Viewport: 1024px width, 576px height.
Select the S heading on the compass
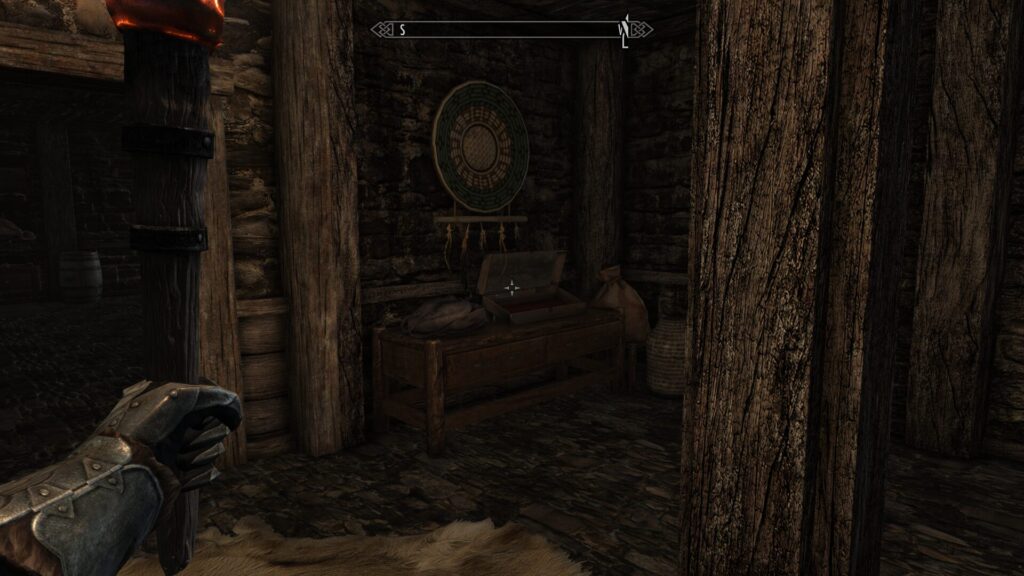click(x=402, y=30)
